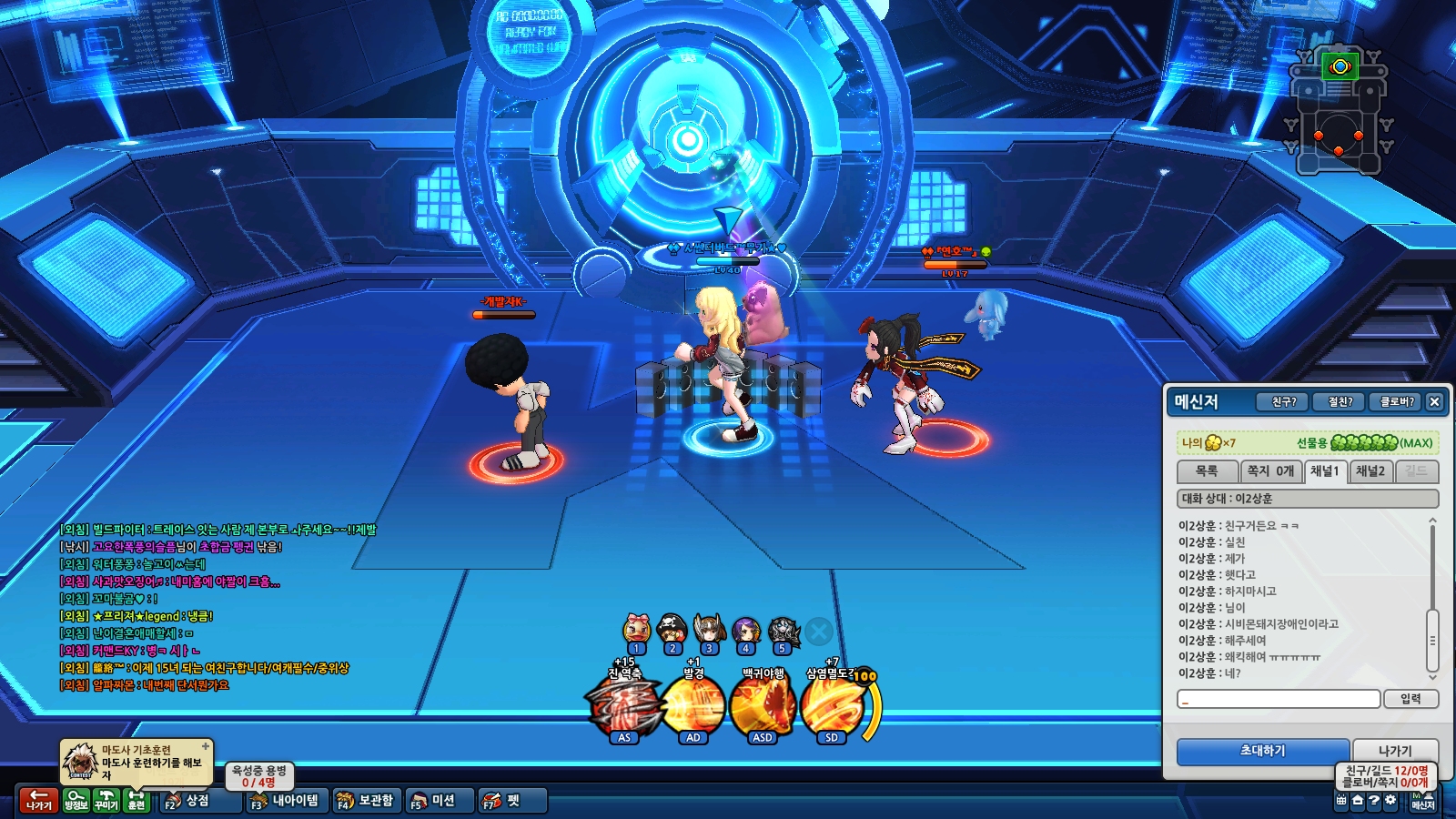Screen dimensions: 1456x819
Task: Switch to the 채널2 tab
Action: 1370,471
